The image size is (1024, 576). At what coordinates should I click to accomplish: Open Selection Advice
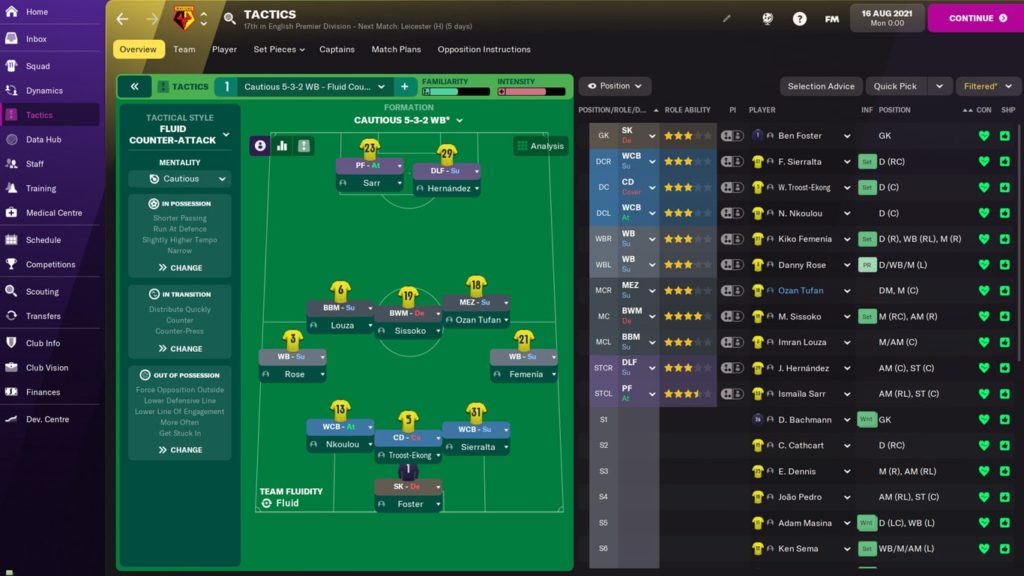[x=821, y=86]
